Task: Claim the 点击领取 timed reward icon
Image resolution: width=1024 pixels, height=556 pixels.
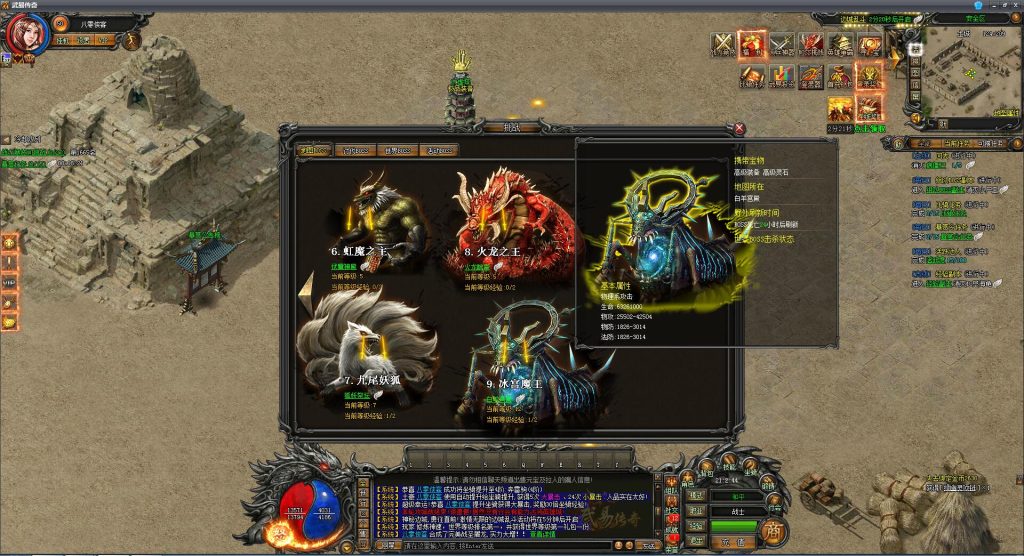Action: tap(869, 108)
